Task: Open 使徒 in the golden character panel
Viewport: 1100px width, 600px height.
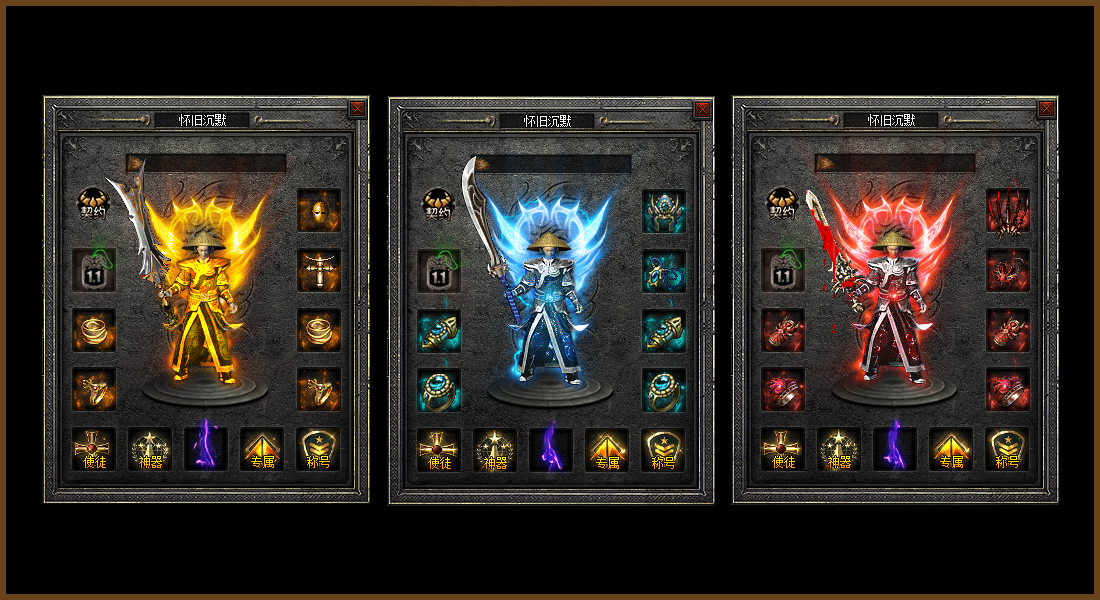Action: coord(94,450)
